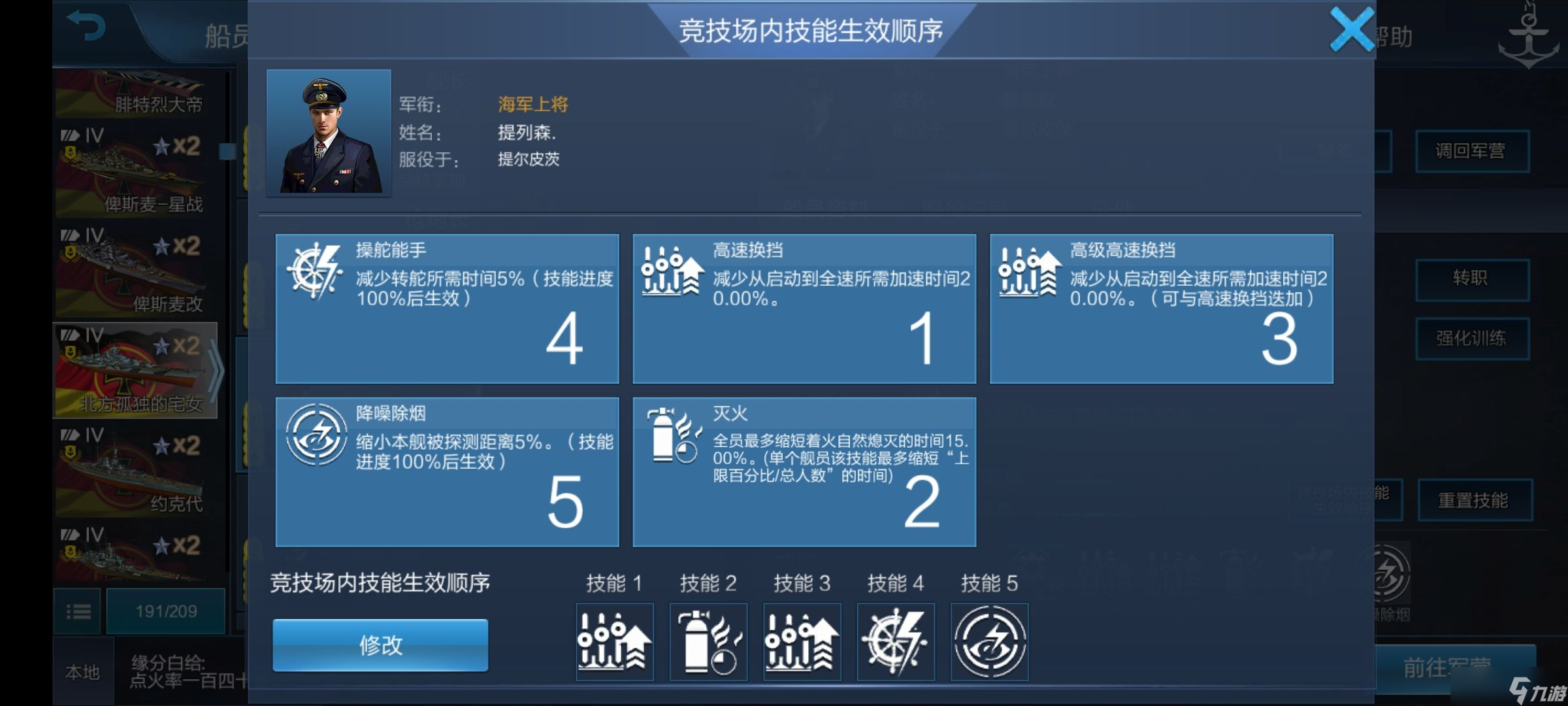Click the 调回军营 button
This screenshot has height=706, width=1568.
(x=1473, y=152)
